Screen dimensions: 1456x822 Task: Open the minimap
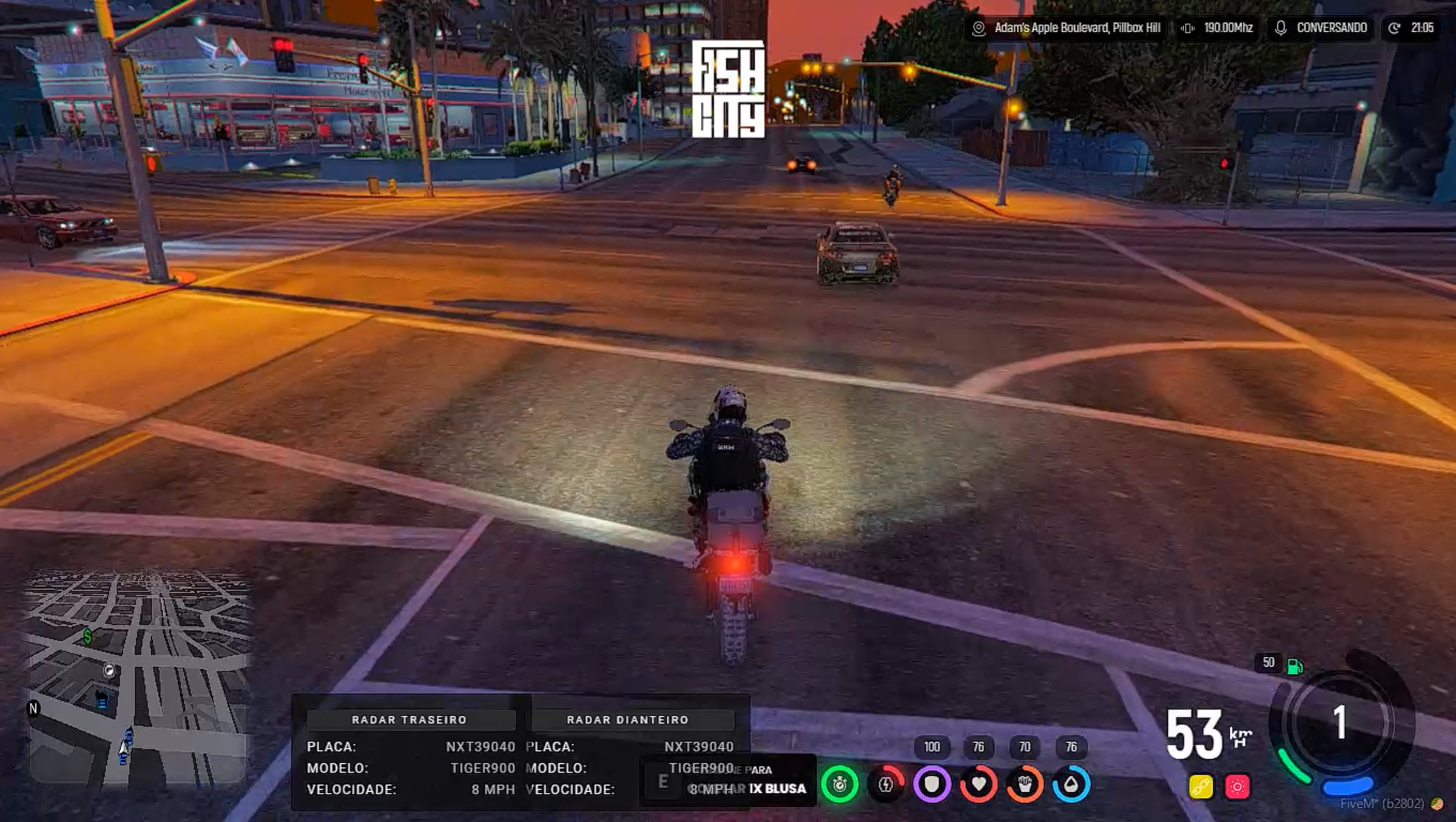point(140,676)
